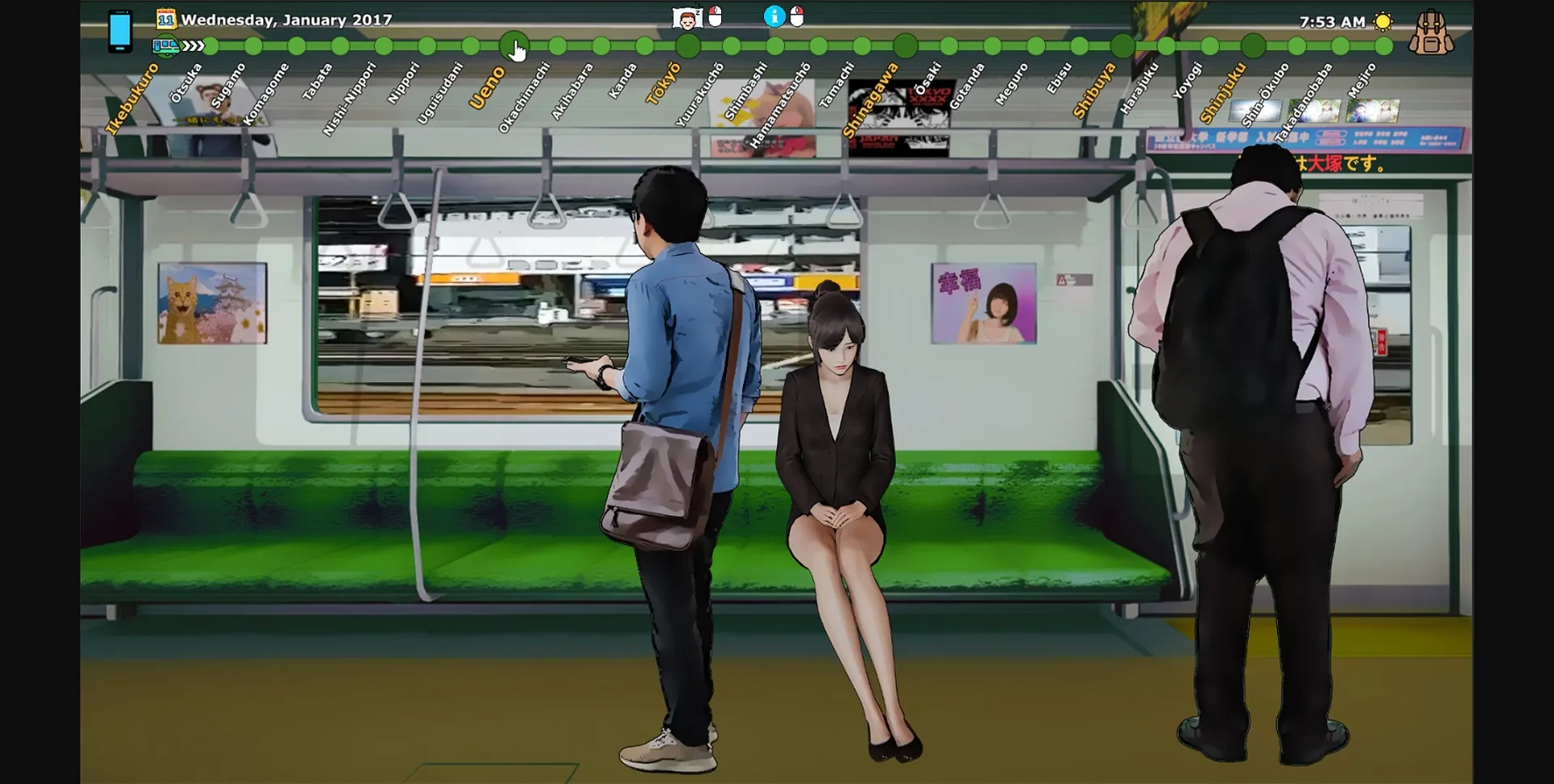
Task: Click the Shibuya station label
Action: [1096, 91]
